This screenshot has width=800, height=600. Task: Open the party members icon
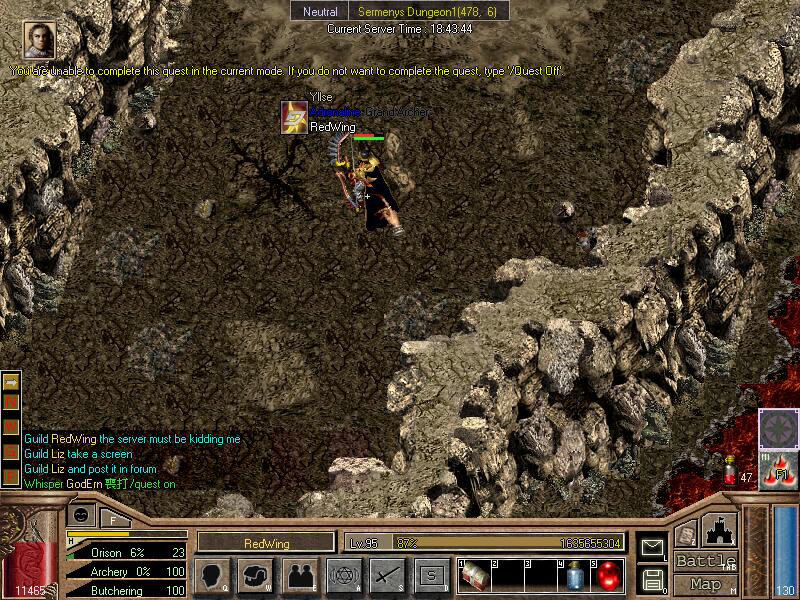(299, 576)
